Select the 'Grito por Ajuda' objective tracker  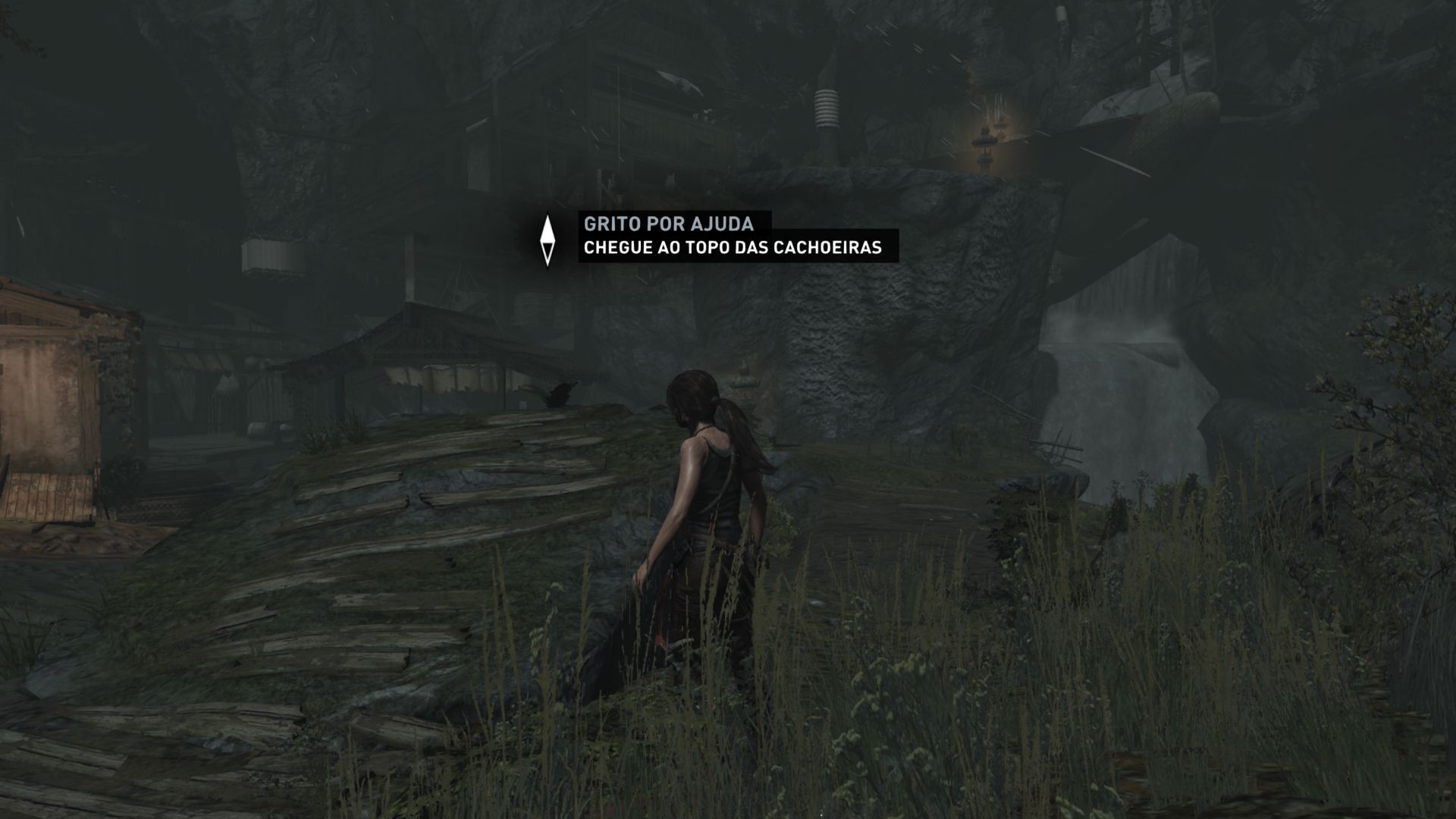(x=668, y=224)
